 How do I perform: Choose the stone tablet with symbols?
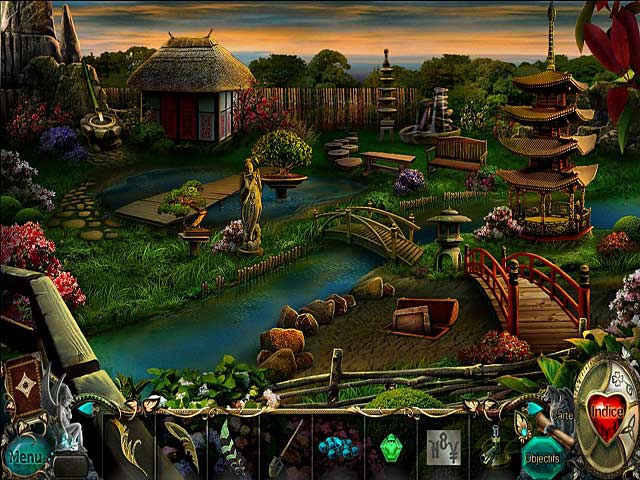[443, 445]
